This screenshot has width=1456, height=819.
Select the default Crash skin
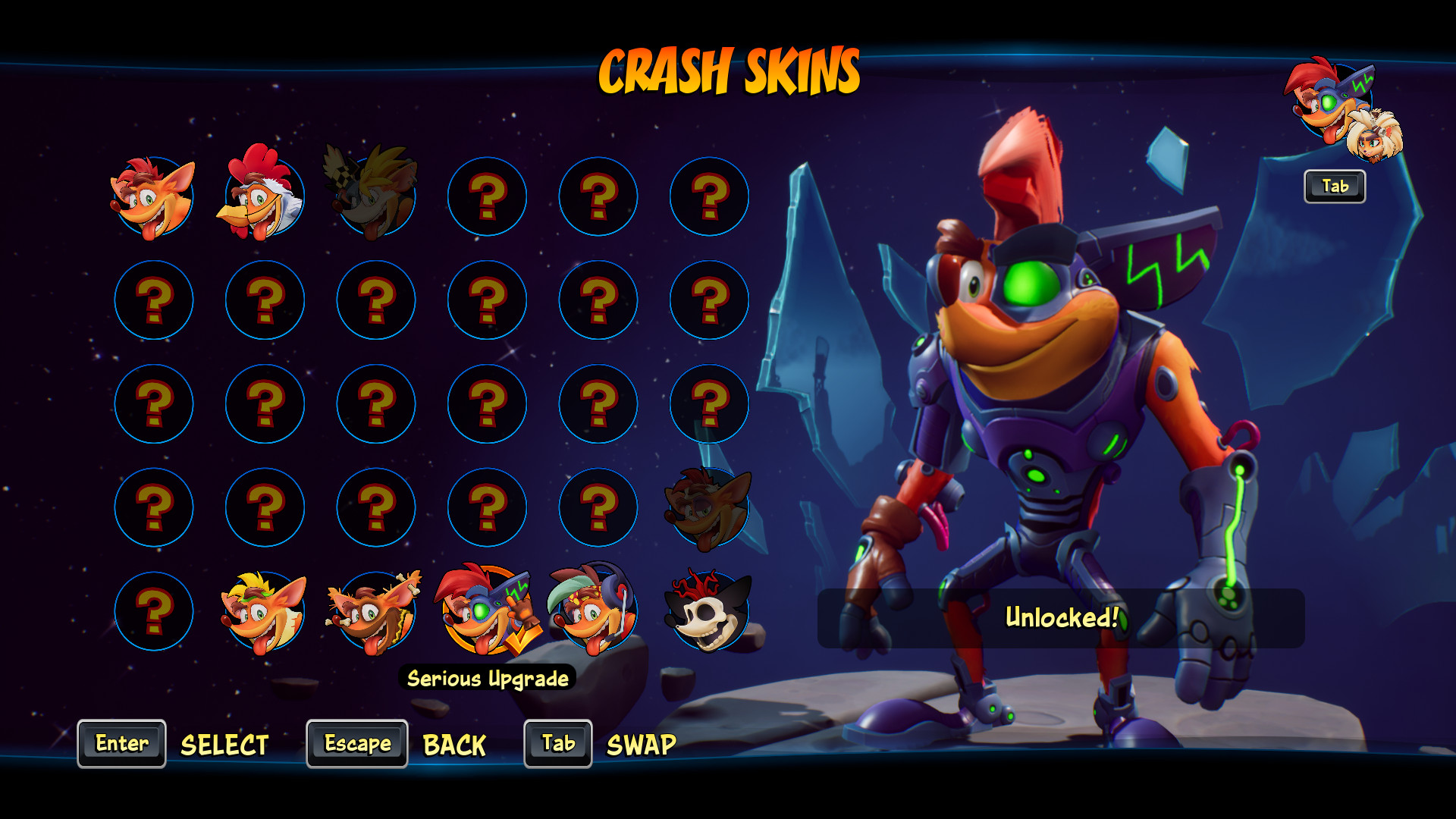click(x=154, y=196)
